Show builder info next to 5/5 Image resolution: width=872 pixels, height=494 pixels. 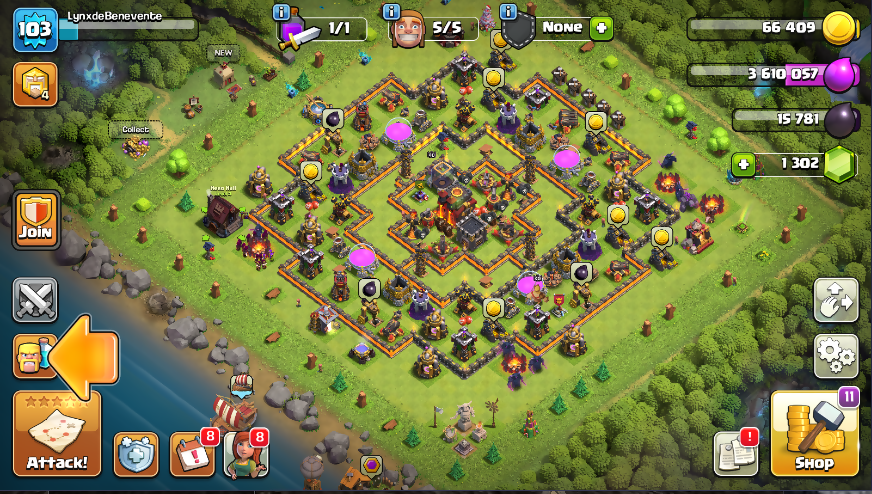point(393,12)
